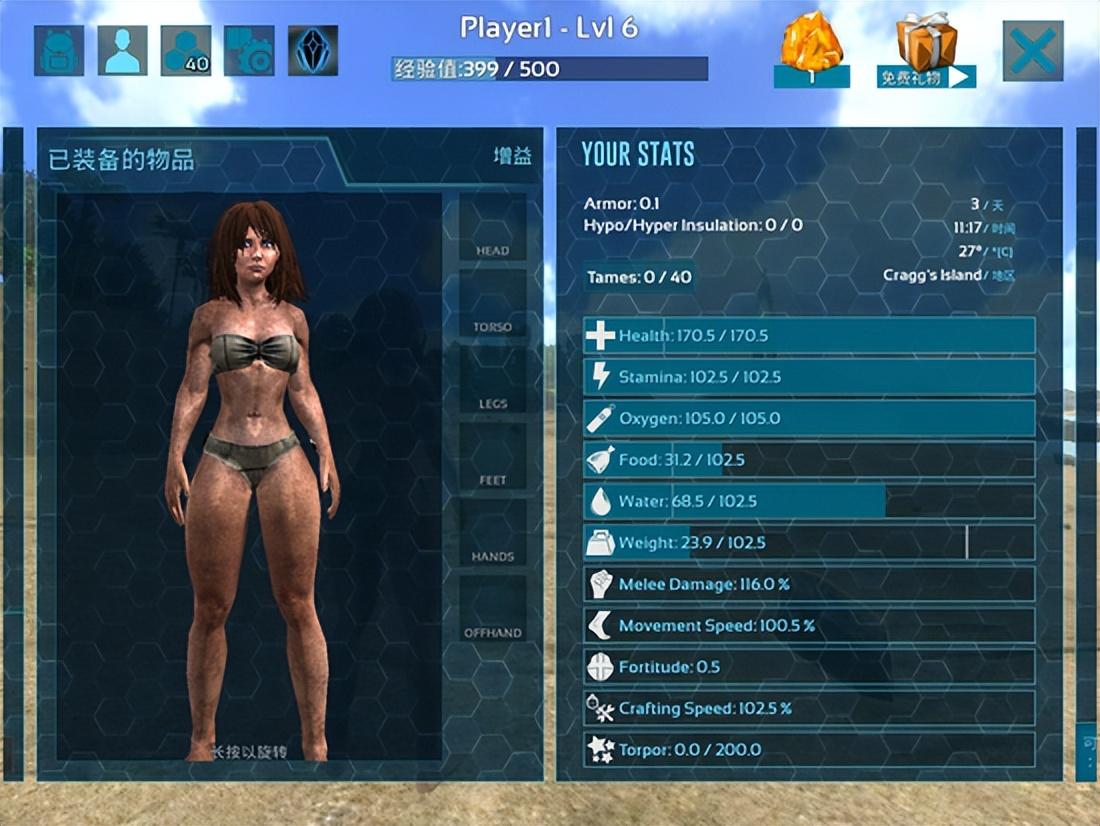Select the character silhouette tab
Image resolution: width=1100 pixels, height=826 pixels.
(122, 50)
